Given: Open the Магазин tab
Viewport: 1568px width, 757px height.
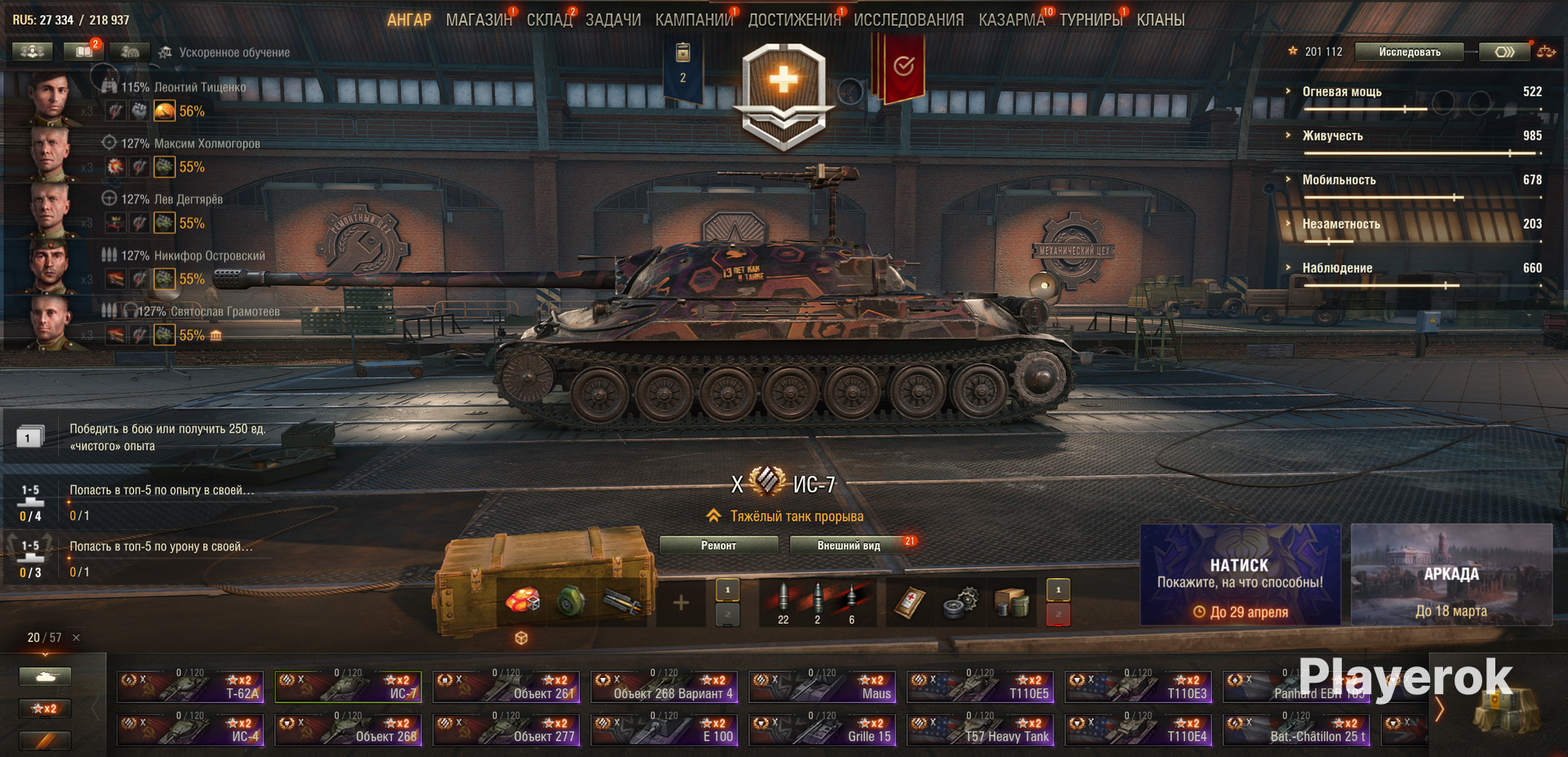Looking at the screenshot, I should [x=478, y=20].
